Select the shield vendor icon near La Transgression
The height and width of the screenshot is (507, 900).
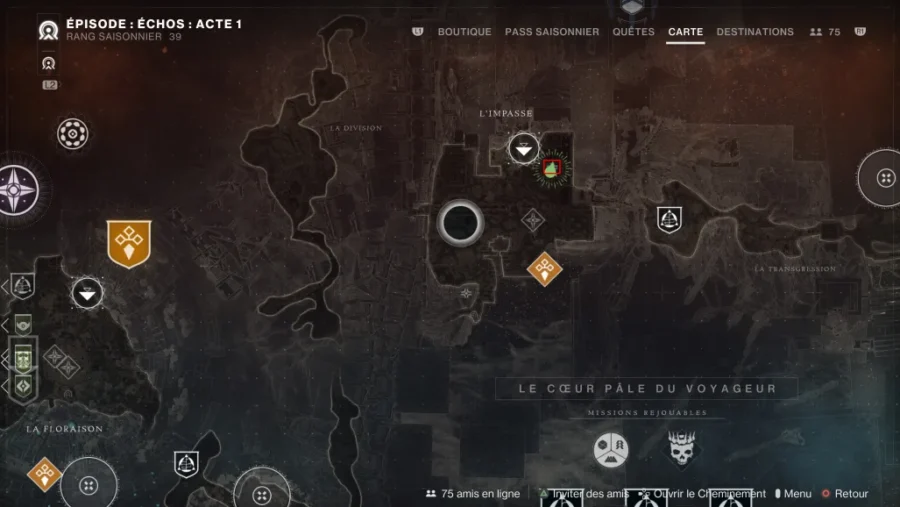click(x=669, y=219)
